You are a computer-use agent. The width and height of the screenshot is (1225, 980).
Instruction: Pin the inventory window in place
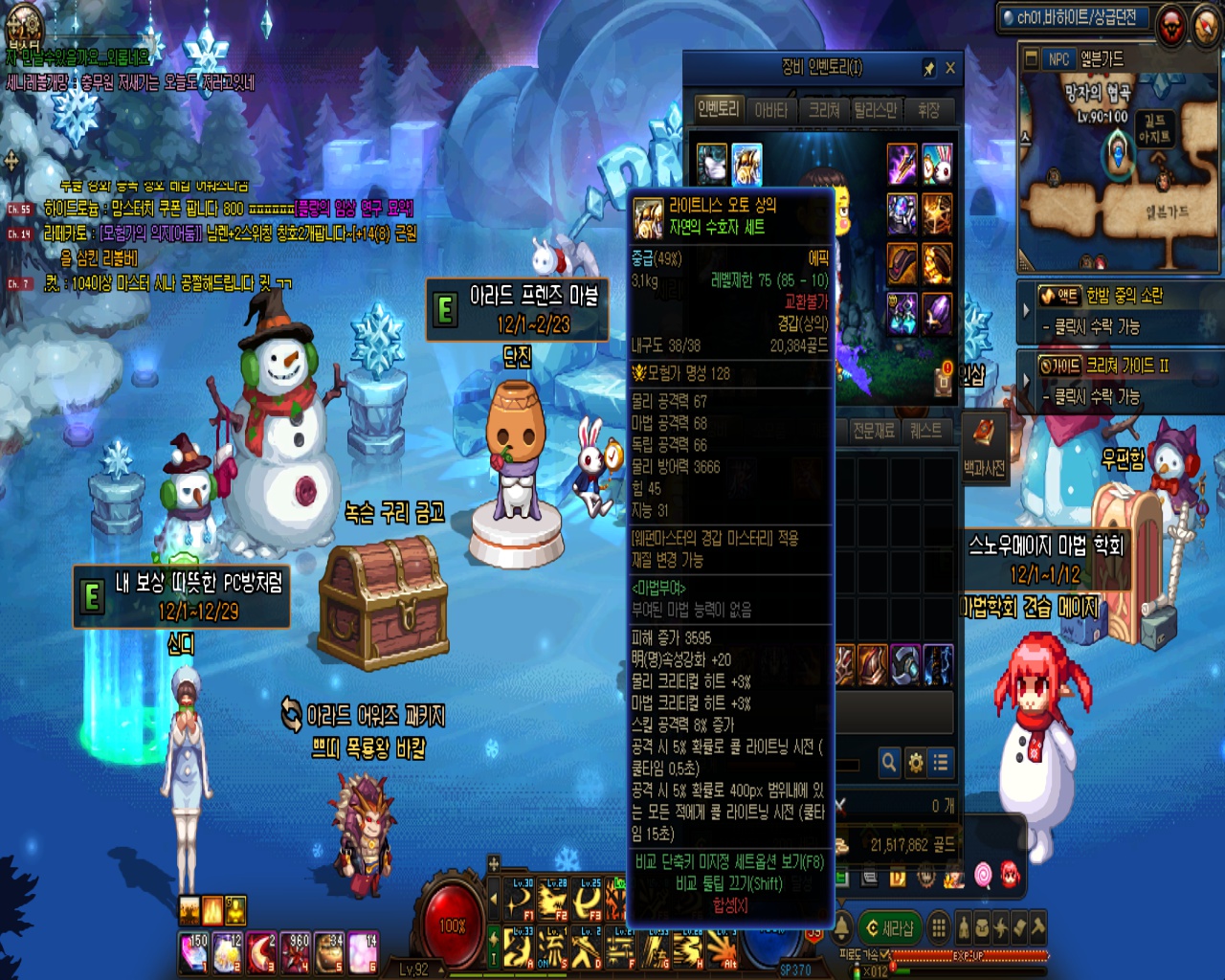(928, 68)
